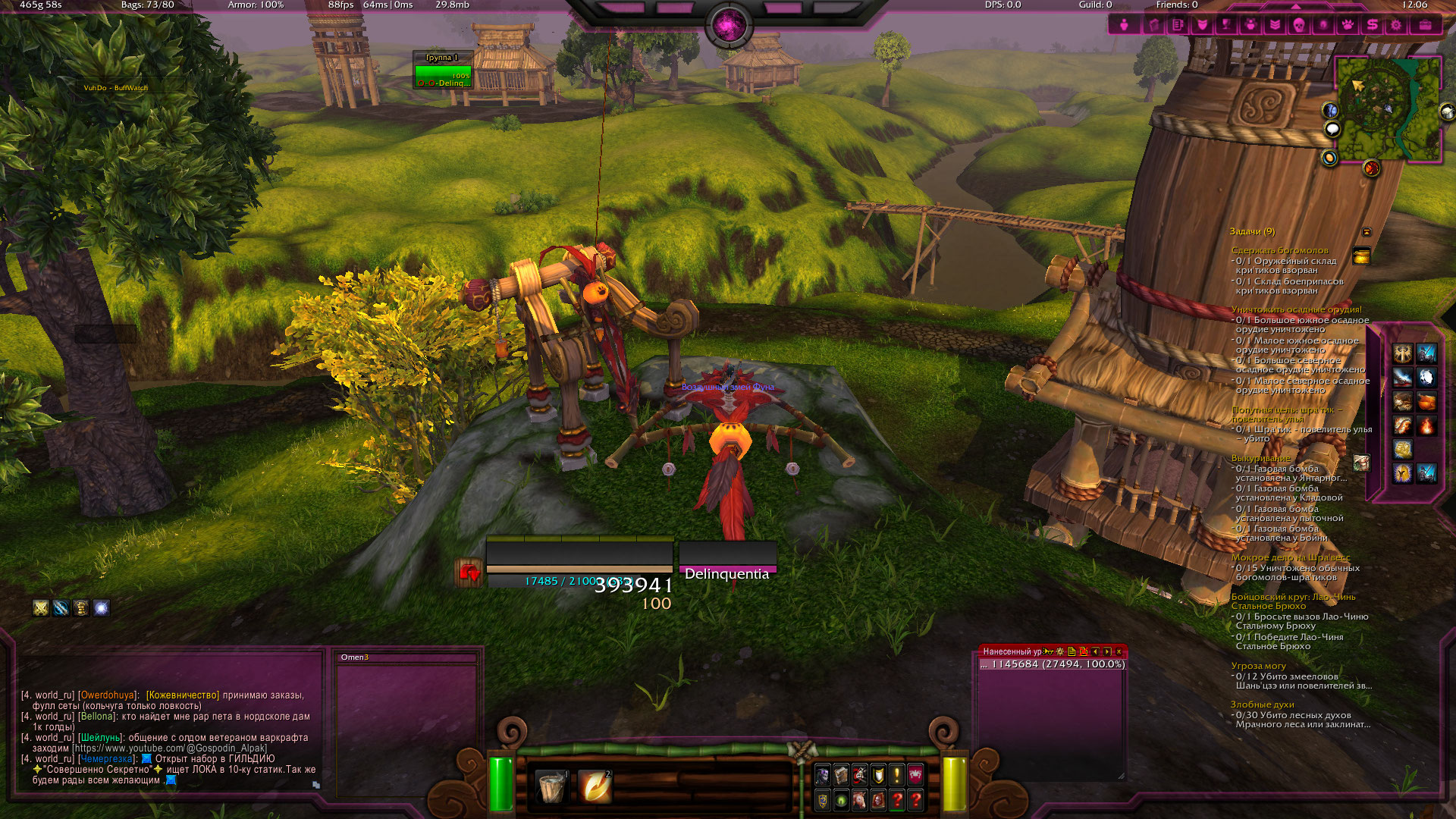Open the quest 'Выкуривание' in tracker
This screenshot has width=1456, height=819.
point(1260,458)
